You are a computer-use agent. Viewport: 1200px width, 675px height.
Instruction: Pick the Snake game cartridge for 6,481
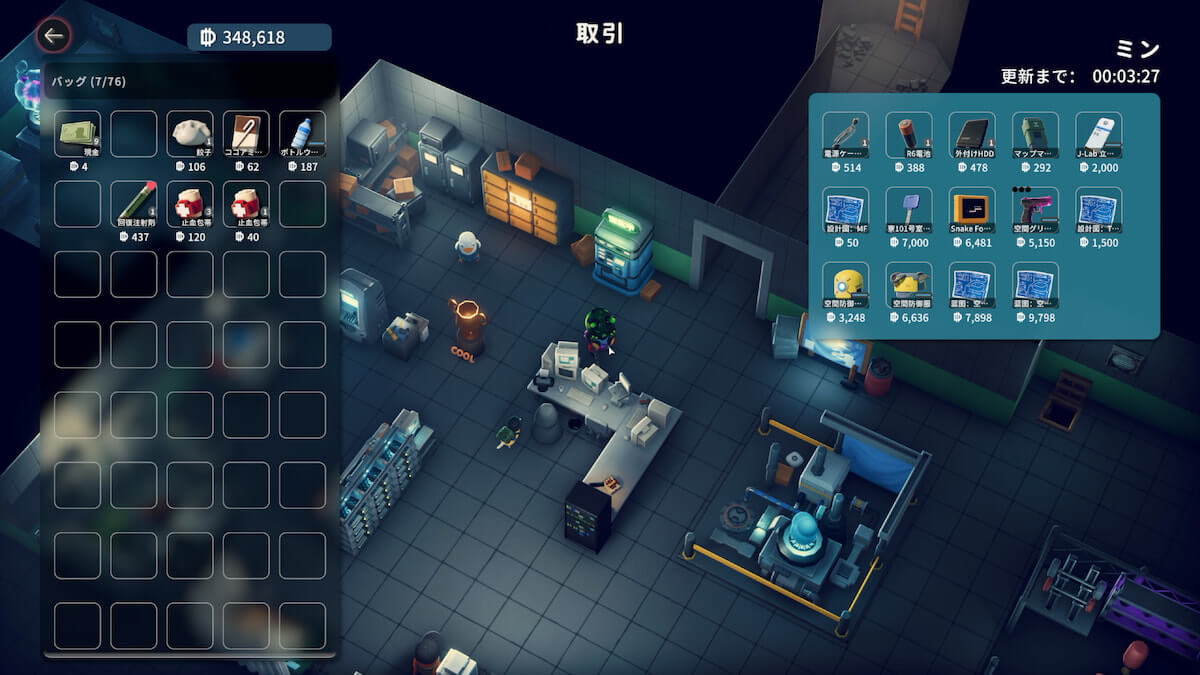972,210
